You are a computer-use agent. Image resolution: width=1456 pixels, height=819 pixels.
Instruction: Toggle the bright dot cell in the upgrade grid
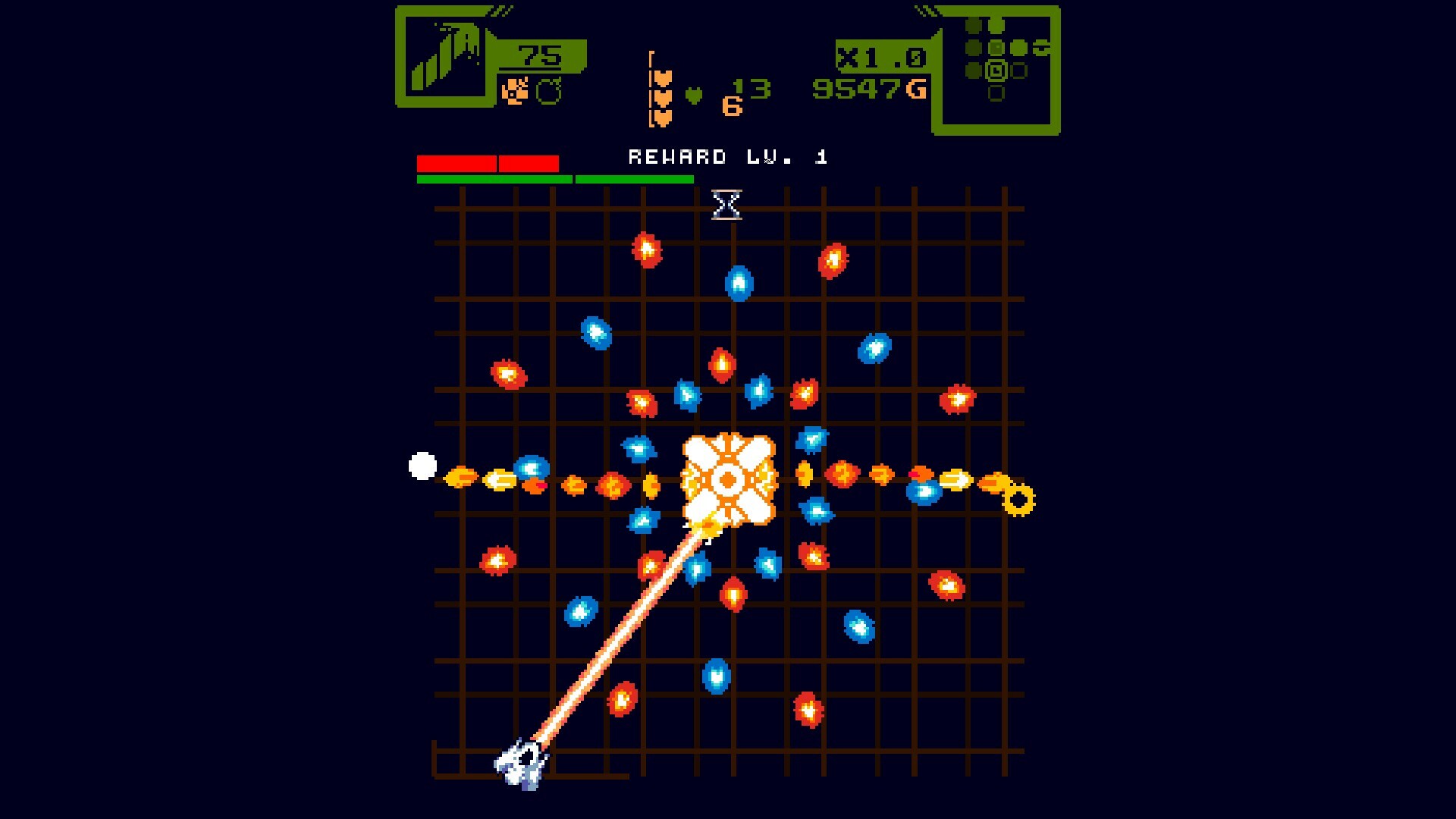pyautogui.click(x=996, y=47)
